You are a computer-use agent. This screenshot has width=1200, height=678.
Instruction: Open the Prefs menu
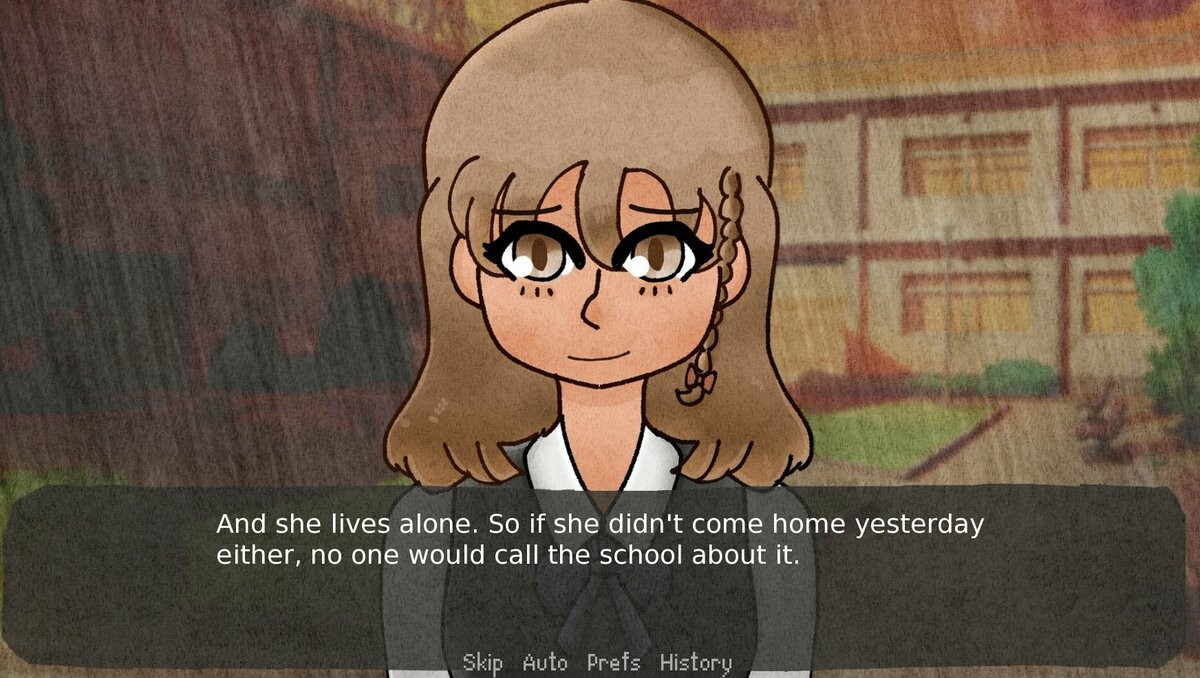coord(613,662)
